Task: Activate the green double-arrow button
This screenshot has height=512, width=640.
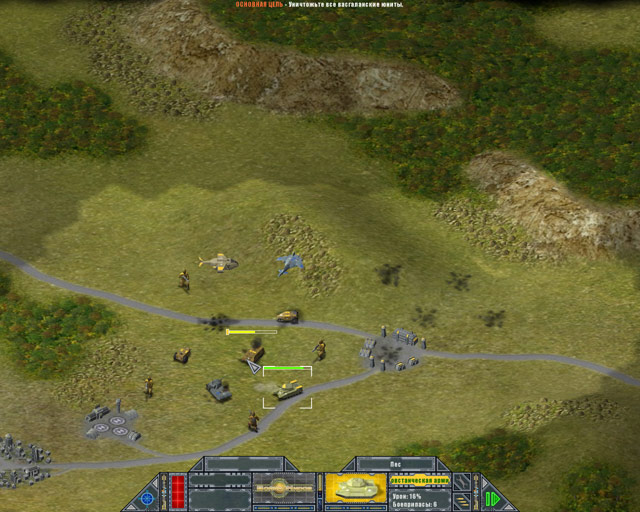Action: 491,496
